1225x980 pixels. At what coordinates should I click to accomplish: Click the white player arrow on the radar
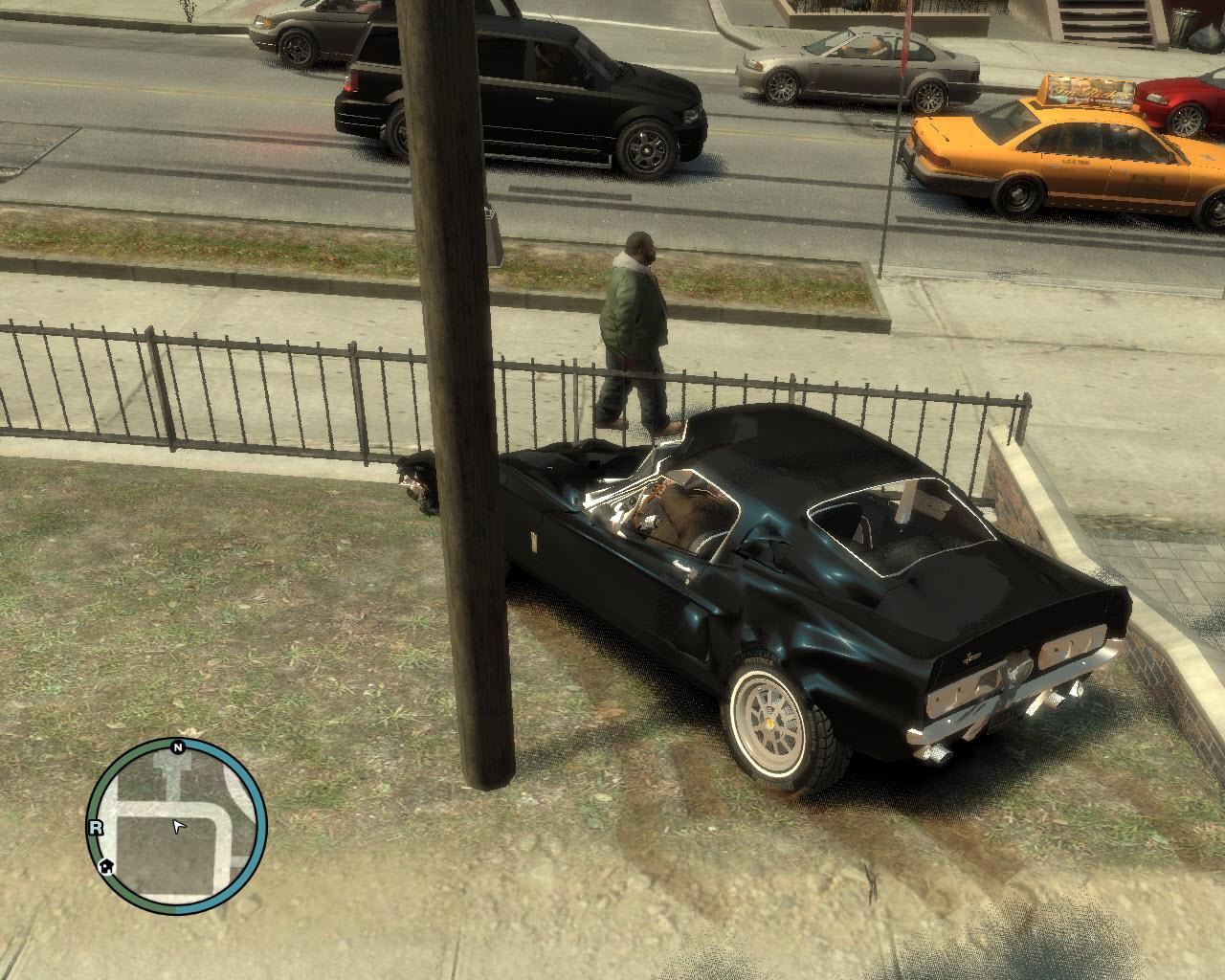tap(178, 825)
